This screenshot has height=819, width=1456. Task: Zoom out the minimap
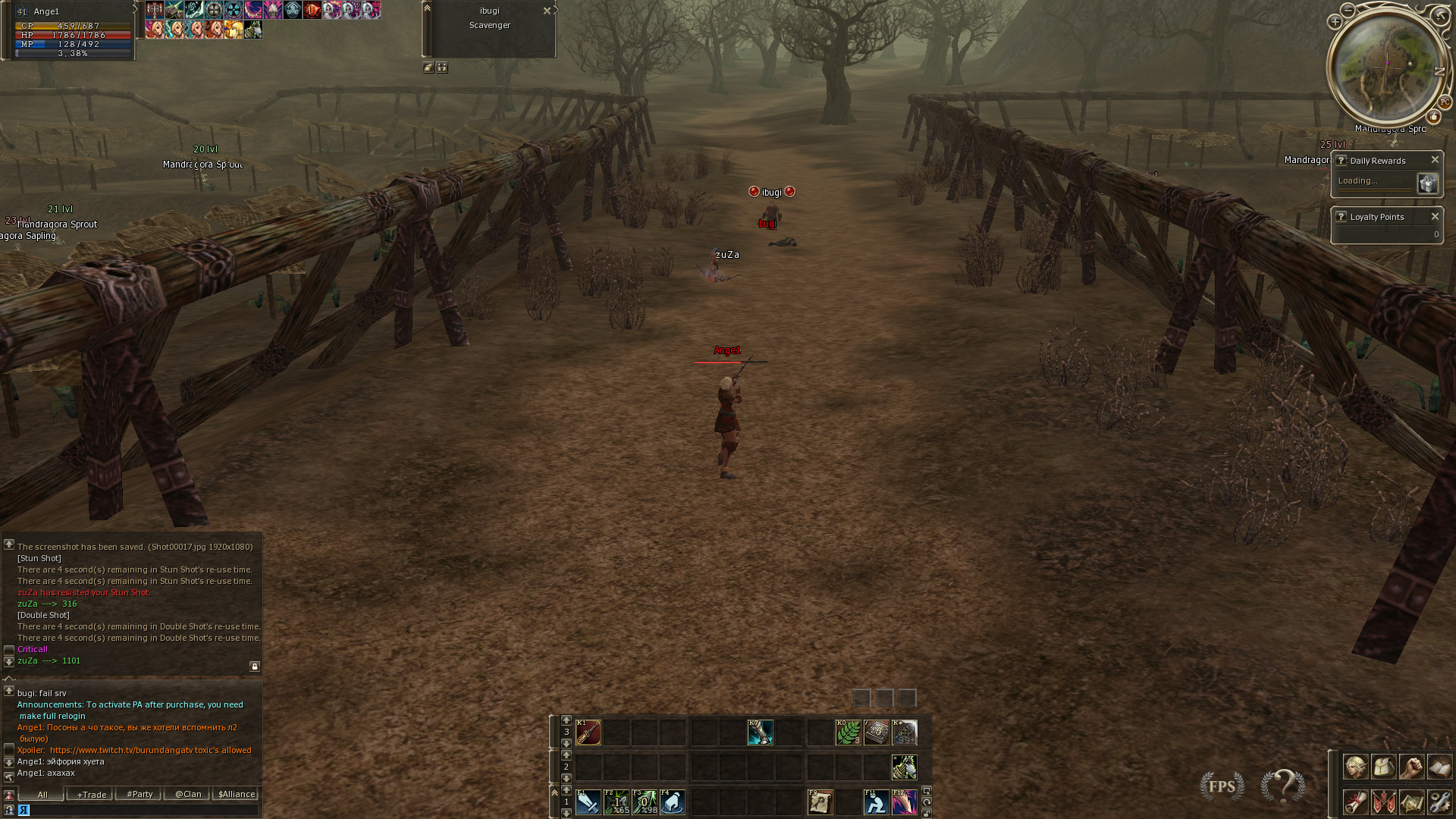1348,9
